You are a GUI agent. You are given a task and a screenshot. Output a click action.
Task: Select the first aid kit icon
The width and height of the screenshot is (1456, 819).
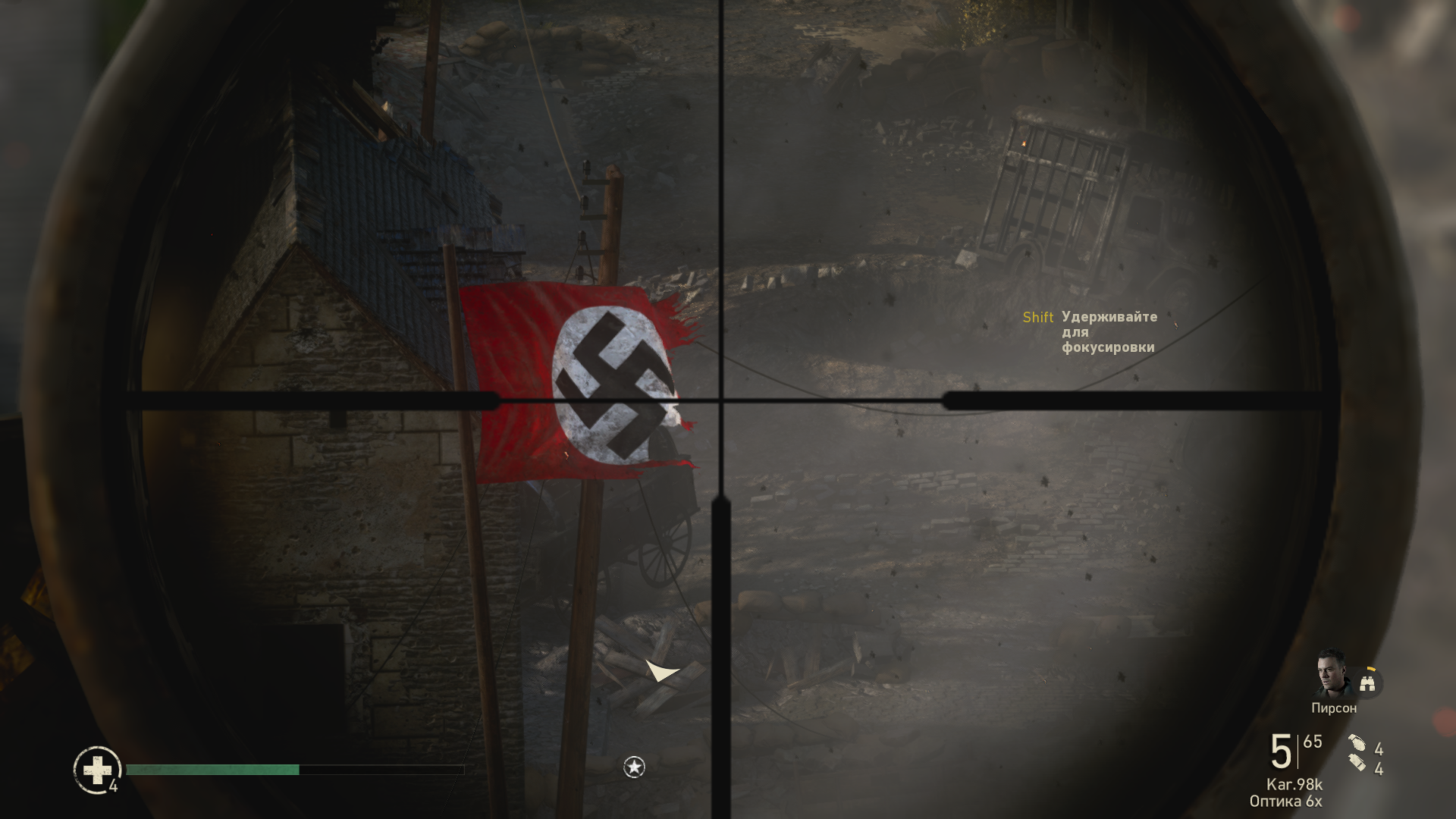tap(97, 770)
